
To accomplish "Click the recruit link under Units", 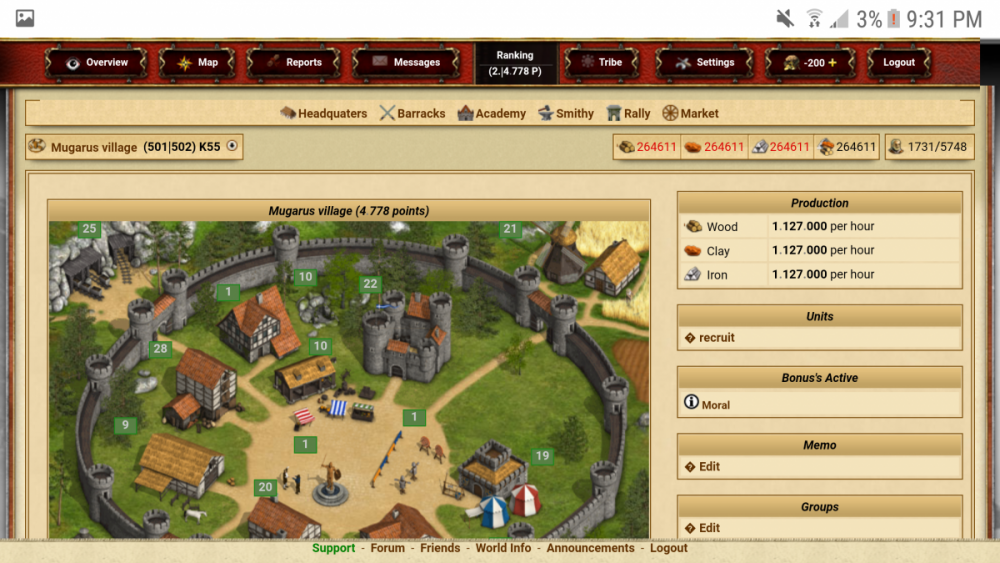I will tap(716, 338).
